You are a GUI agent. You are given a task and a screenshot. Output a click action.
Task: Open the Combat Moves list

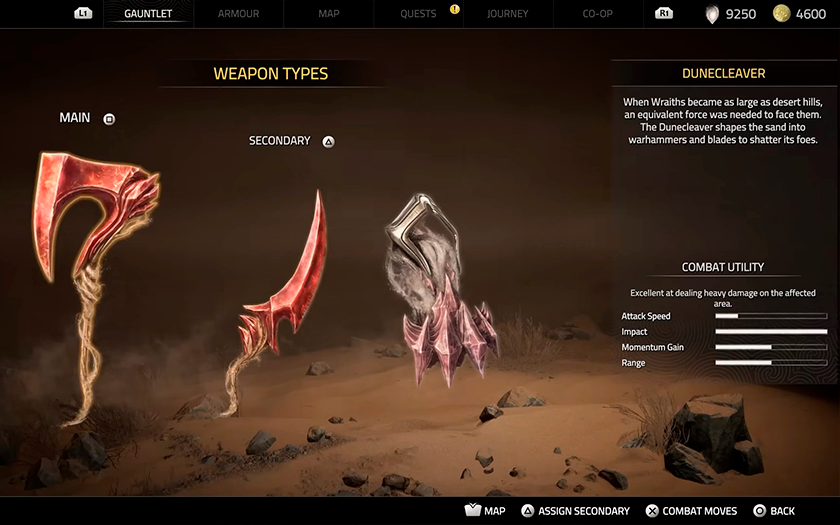[691, 511]
